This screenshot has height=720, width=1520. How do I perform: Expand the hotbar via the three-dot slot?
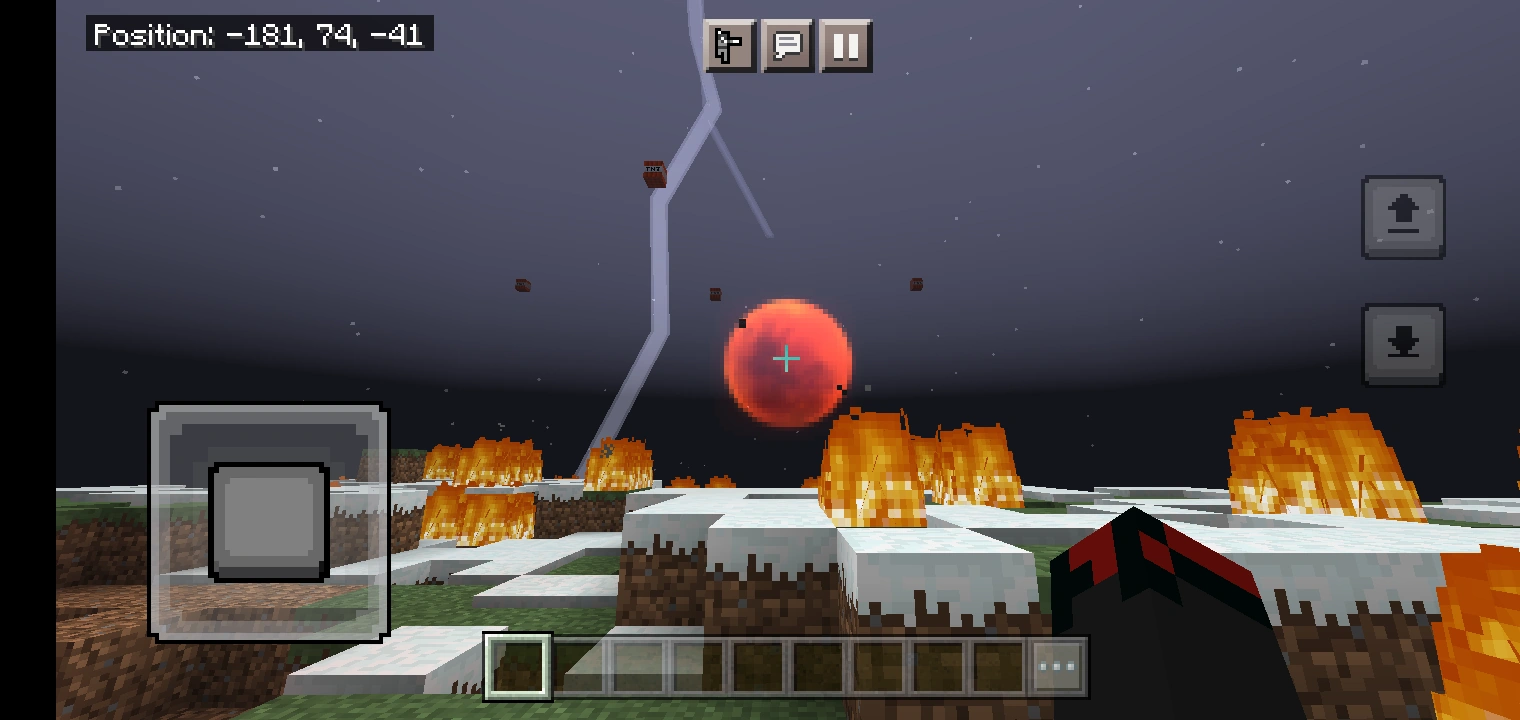1056,666
